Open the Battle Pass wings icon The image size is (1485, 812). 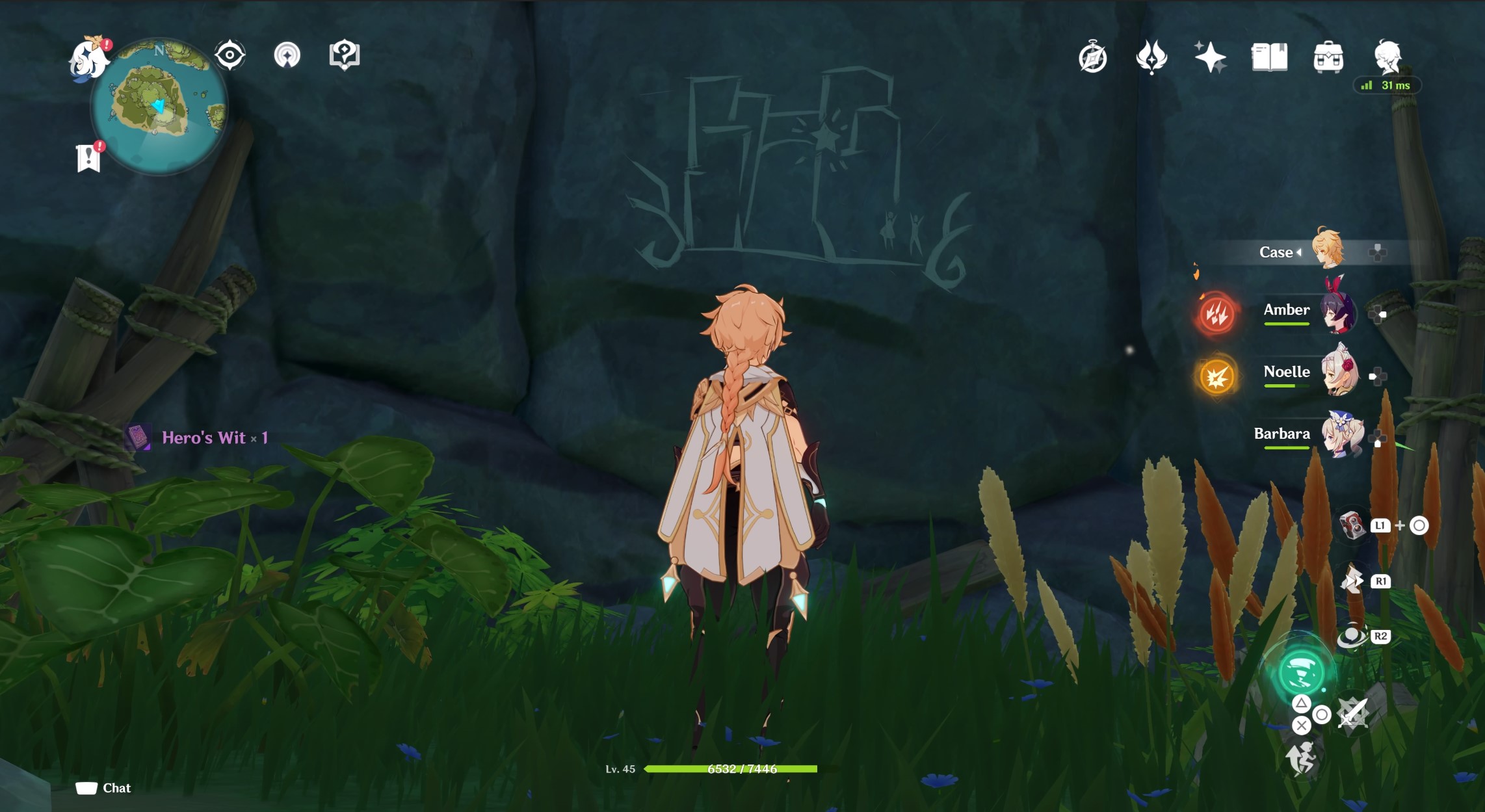click(1151, 57)
